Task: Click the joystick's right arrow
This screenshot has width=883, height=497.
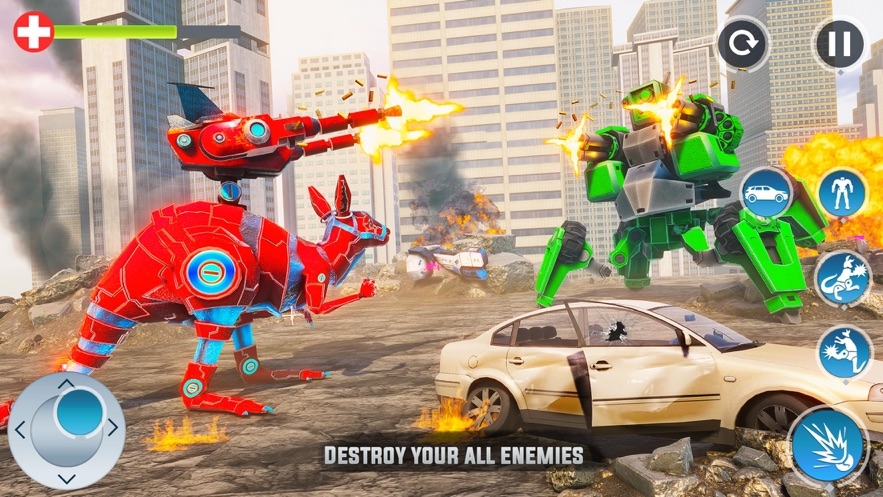Action: coord(113,427)
